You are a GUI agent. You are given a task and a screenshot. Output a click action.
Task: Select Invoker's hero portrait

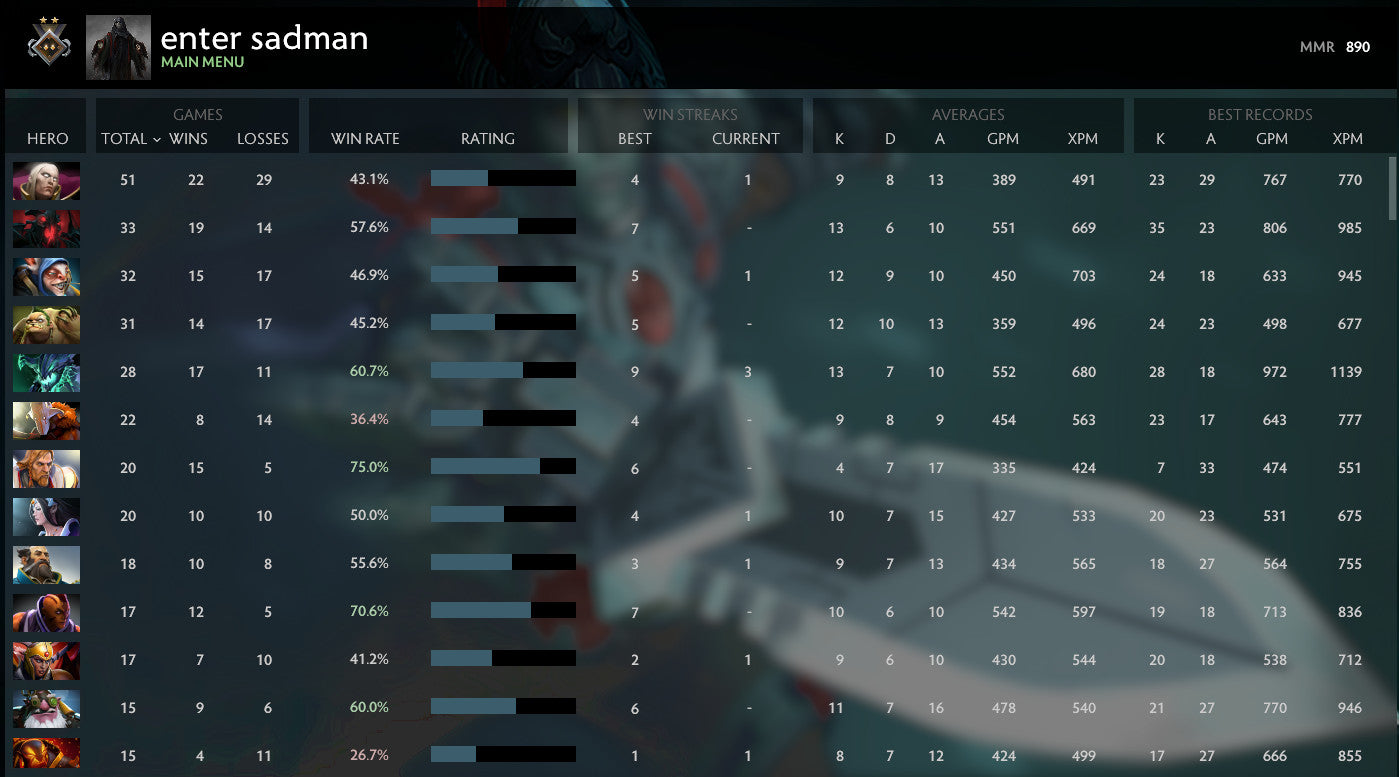(46, 180)
